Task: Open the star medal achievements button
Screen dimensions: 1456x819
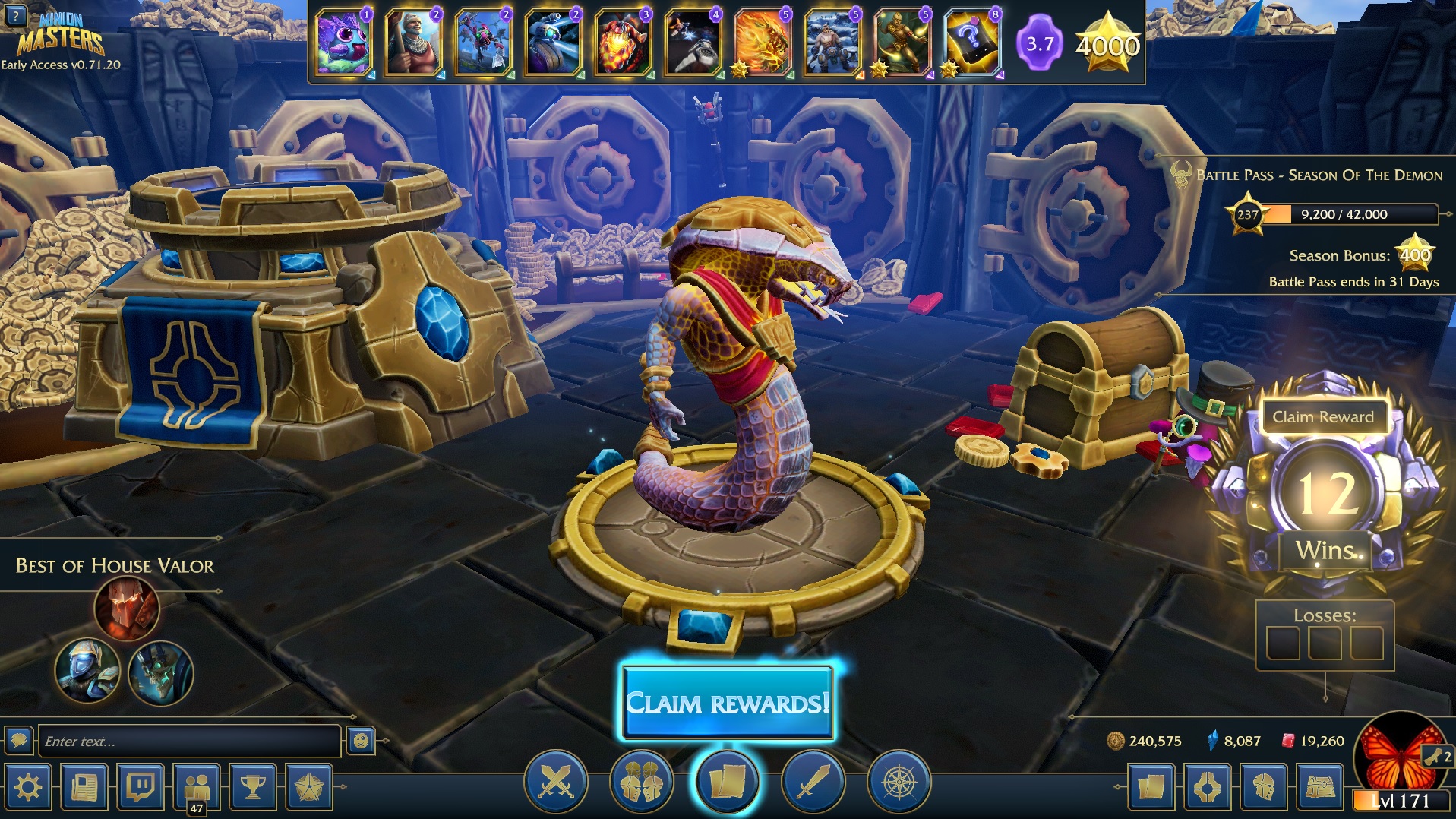Action: pos(310,787)
